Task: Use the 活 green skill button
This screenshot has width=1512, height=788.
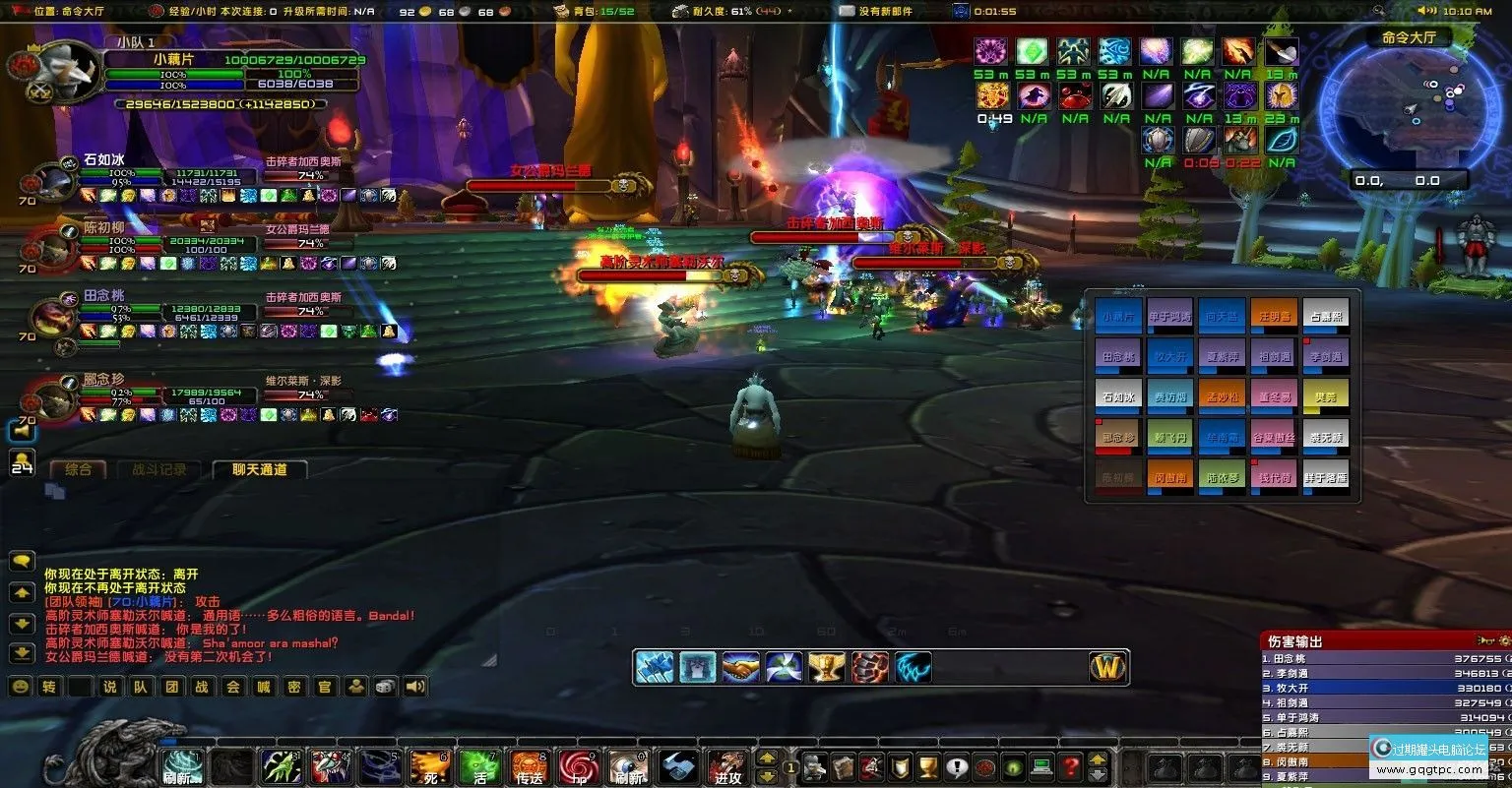Action: point(479,766)
